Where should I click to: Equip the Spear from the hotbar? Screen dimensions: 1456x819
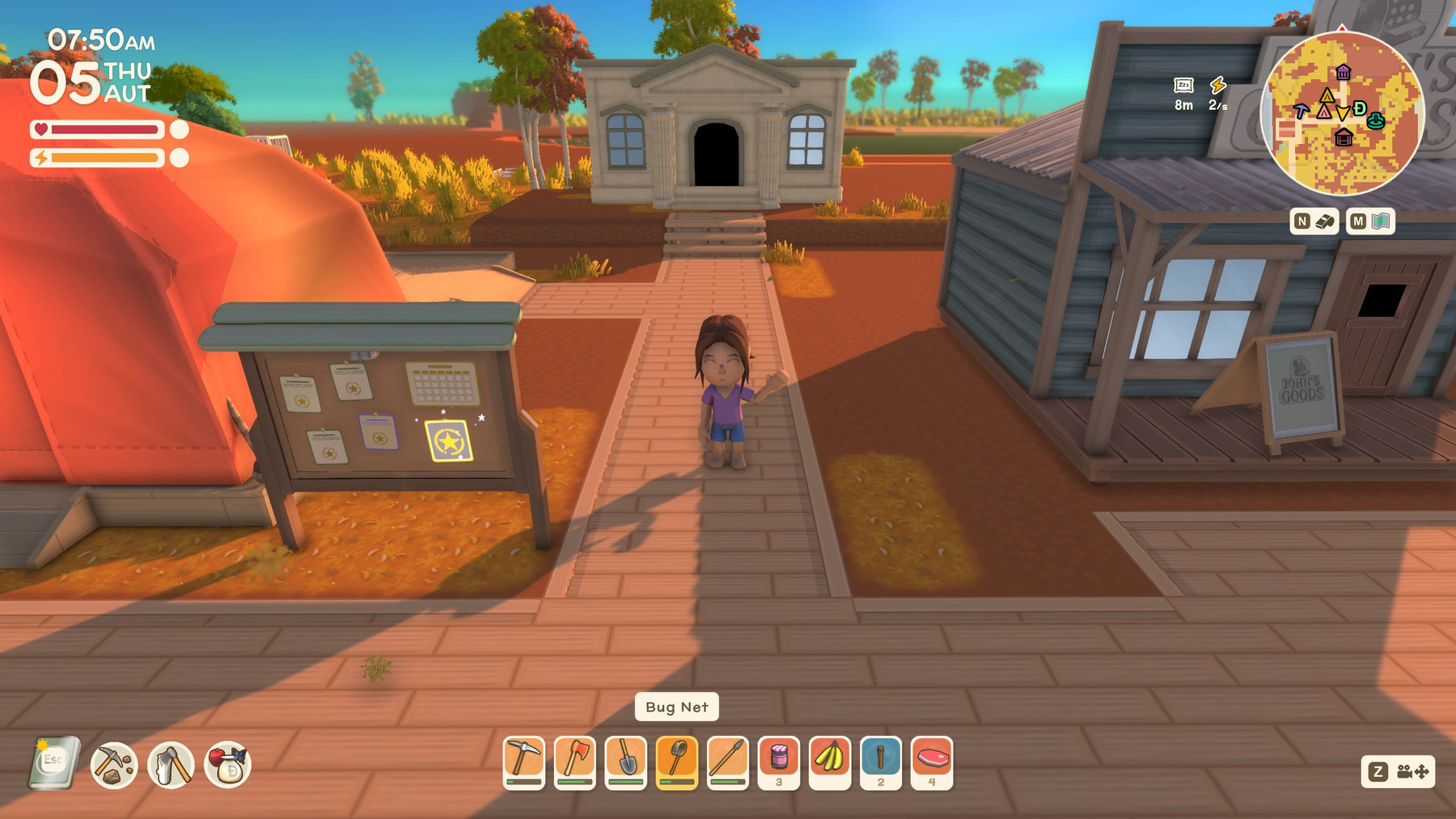click(730, 761)
